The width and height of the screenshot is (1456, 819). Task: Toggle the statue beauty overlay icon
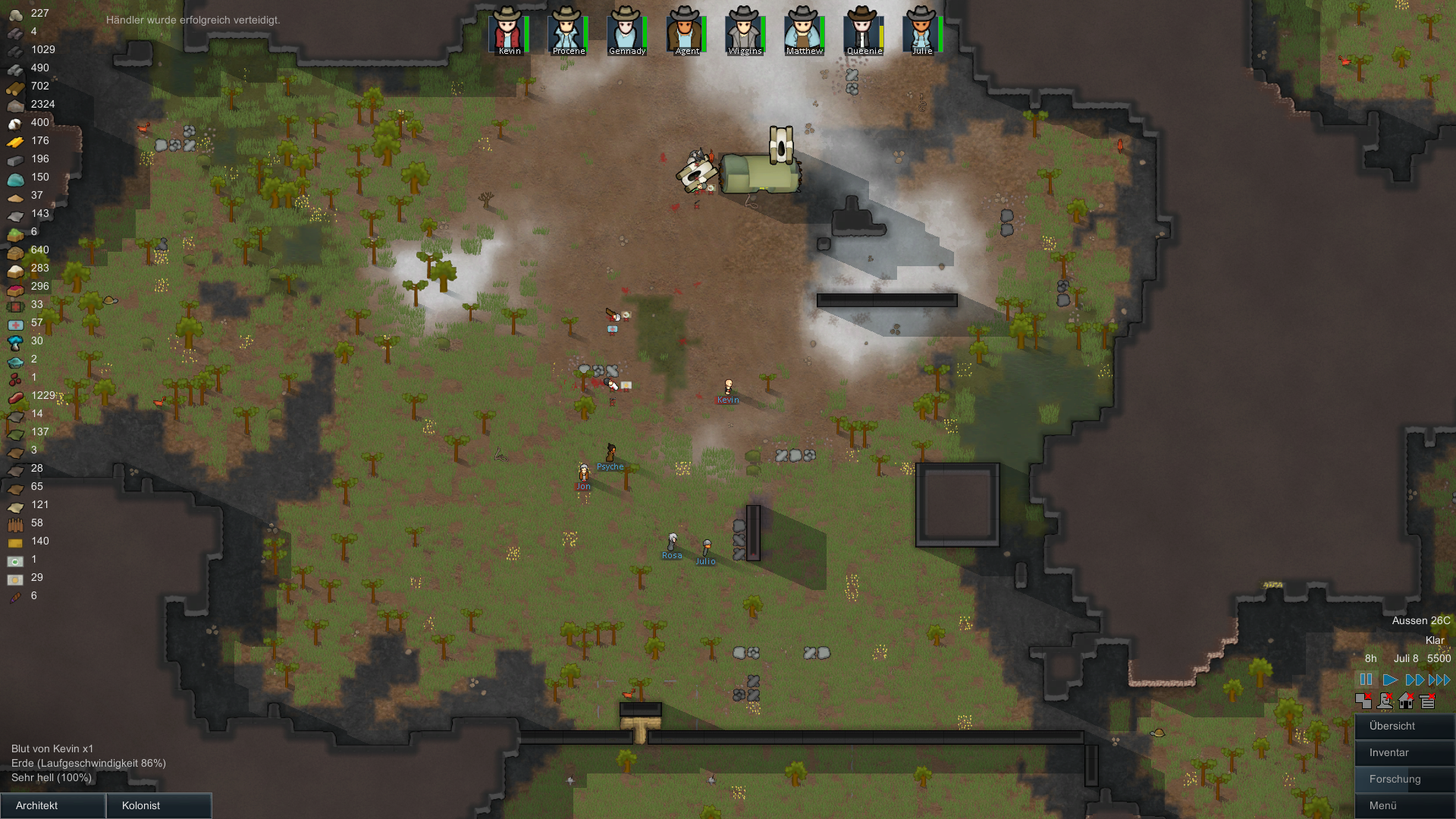[x=1385, y=701]
